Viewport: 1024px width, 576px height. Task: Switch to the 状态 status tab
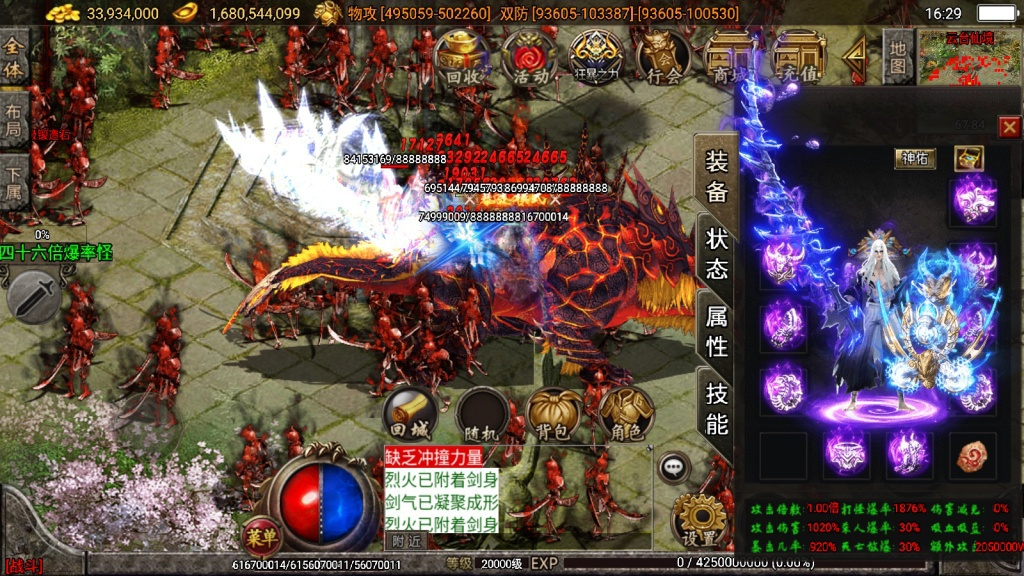[x=716, y=253]
